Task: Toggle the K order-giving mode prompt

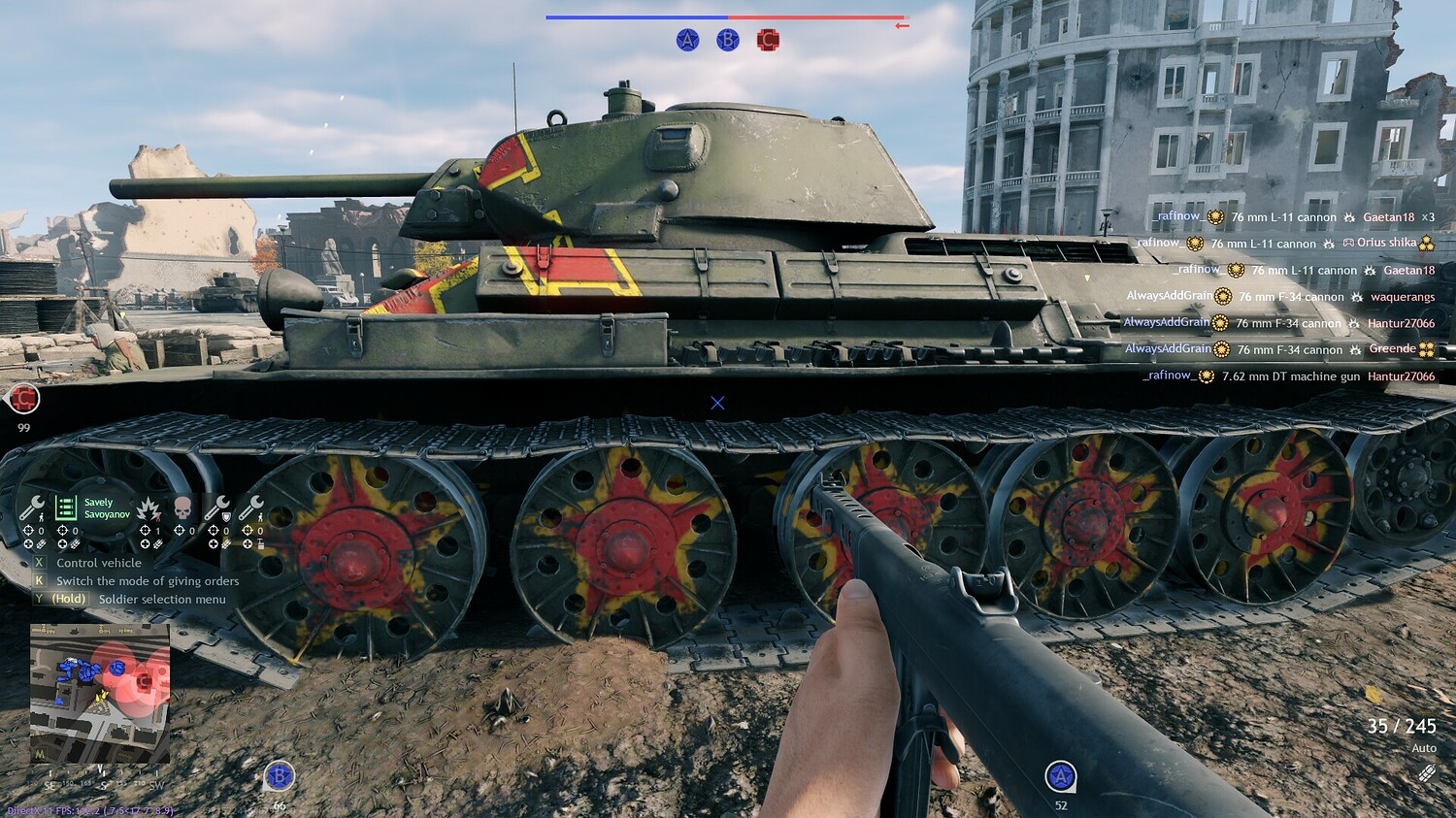Action: coord(38,580)
